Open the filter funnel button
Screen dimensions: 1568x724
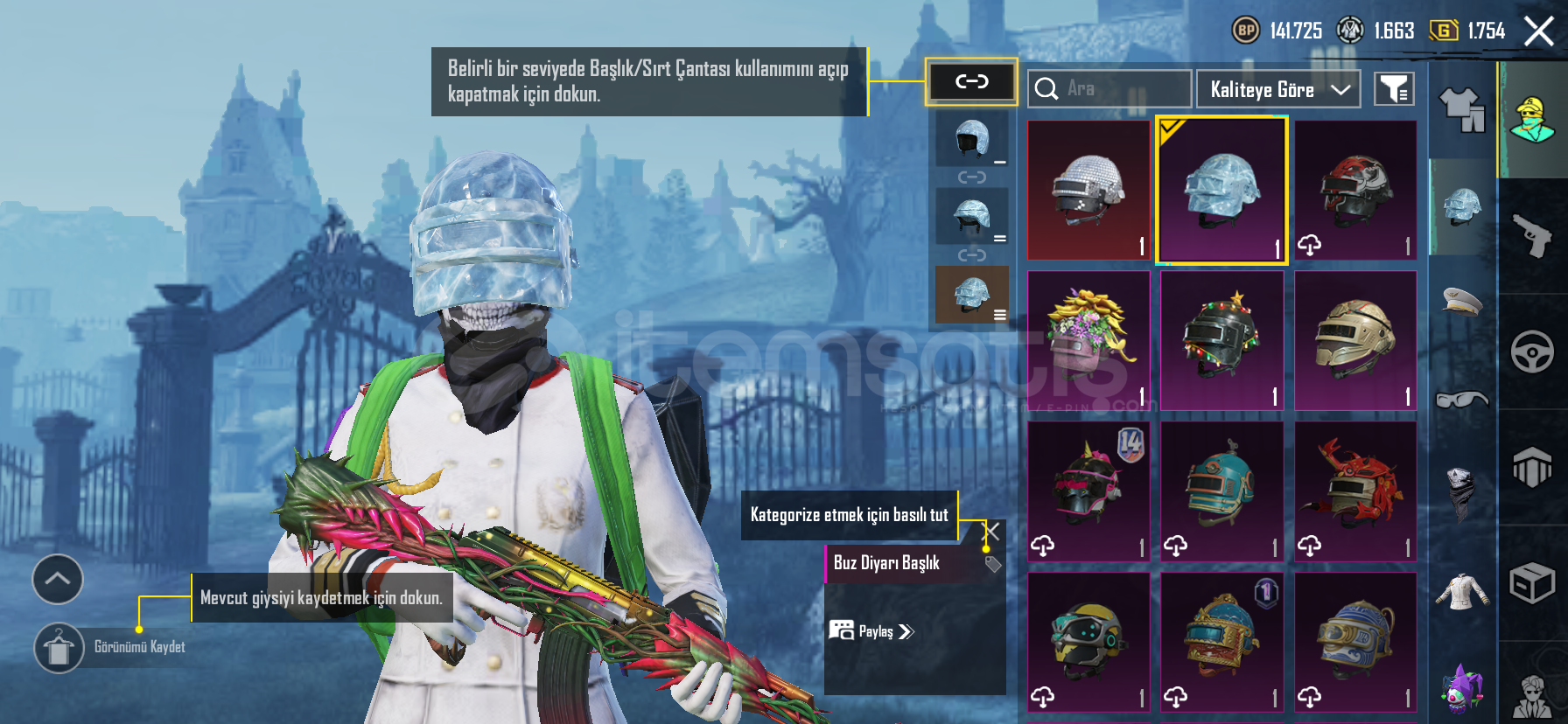1393,89
